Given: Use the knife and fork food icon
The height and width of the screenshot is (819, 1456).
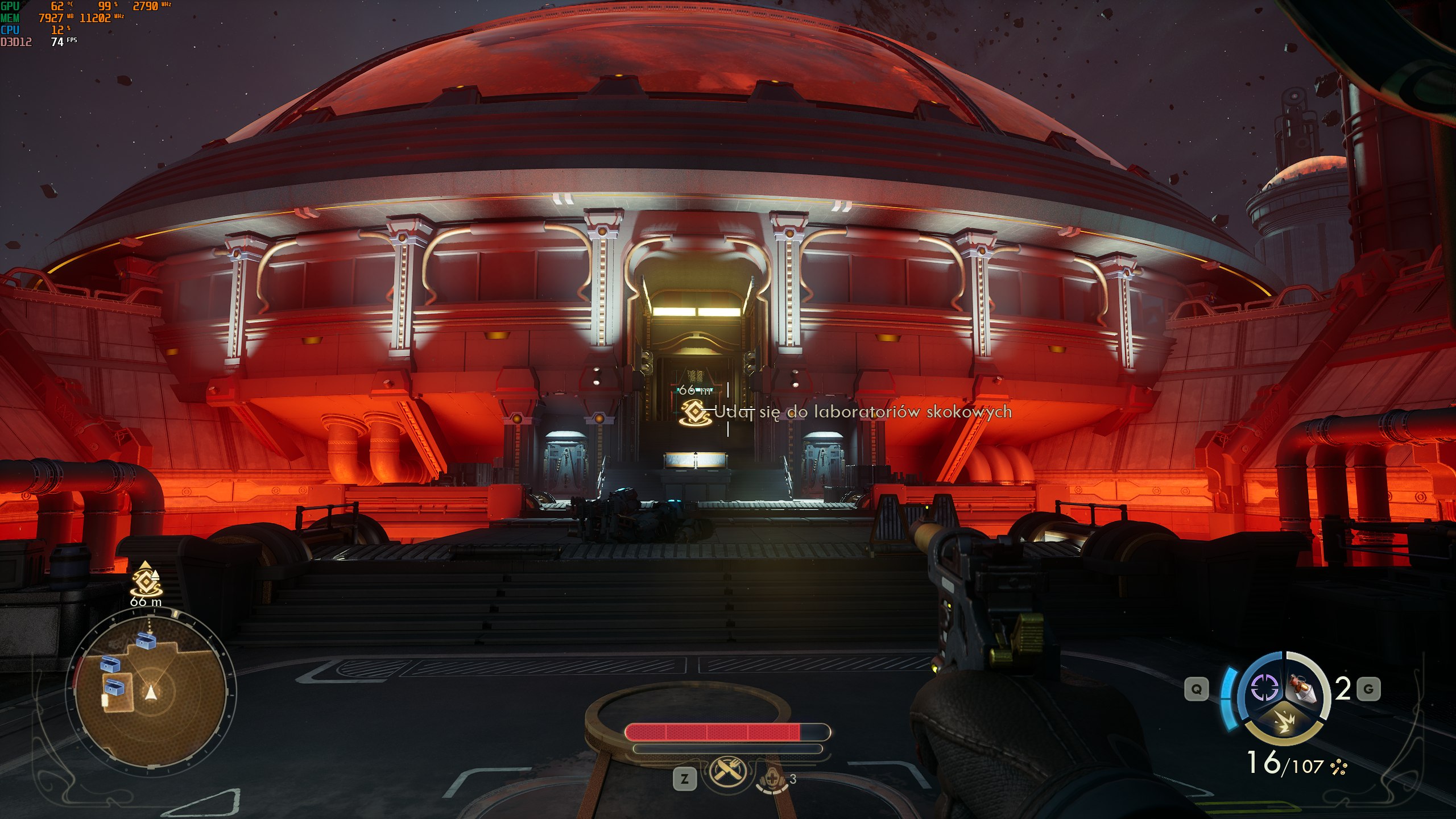Looking at the screenshot, I should pos(726,773).
